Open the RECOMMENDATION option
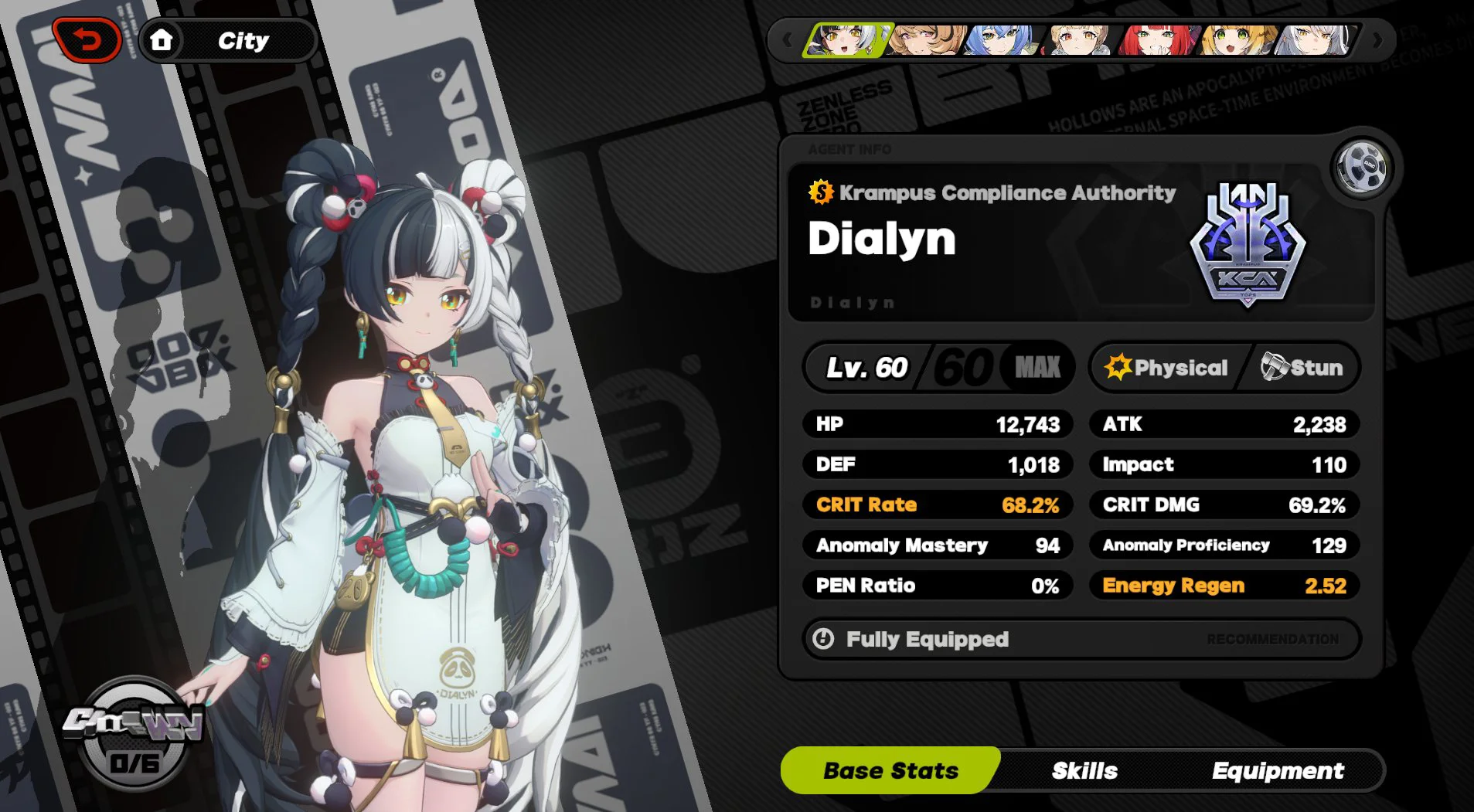Viewport: 1474px width, 812px height. tap(1271, 639)
